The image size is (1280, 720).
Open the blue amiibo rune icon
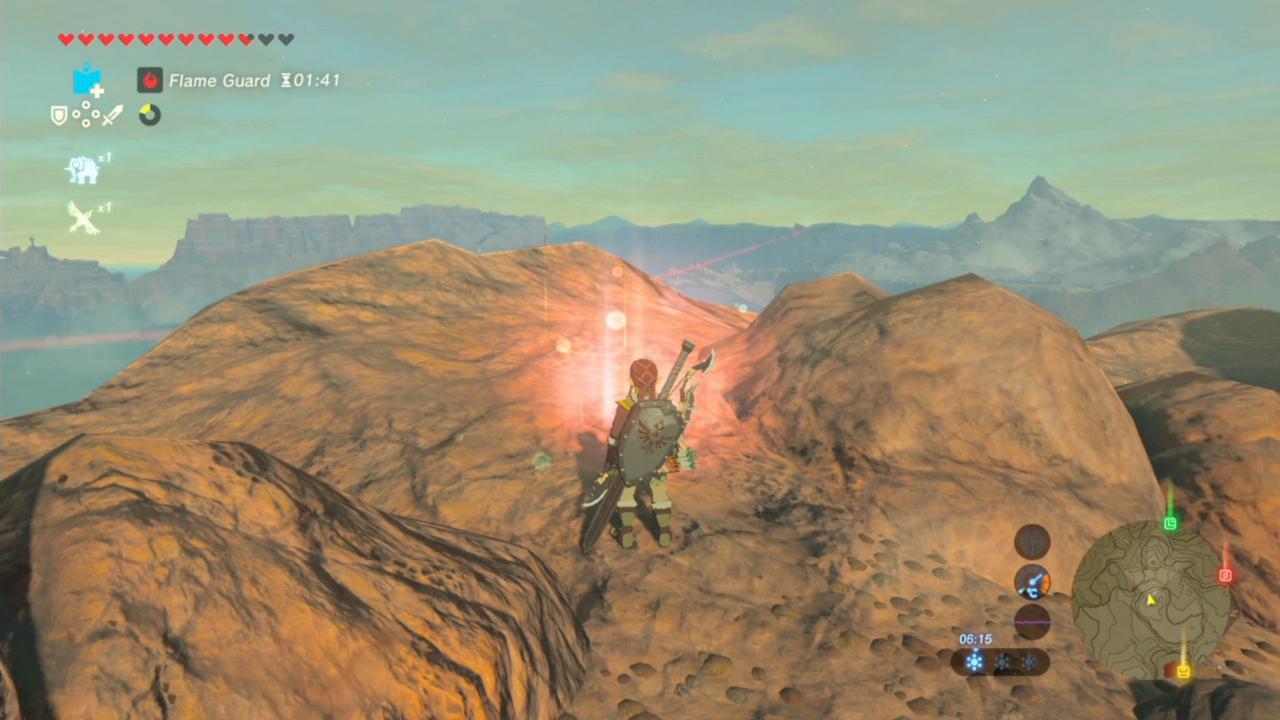tap(88, 80)
